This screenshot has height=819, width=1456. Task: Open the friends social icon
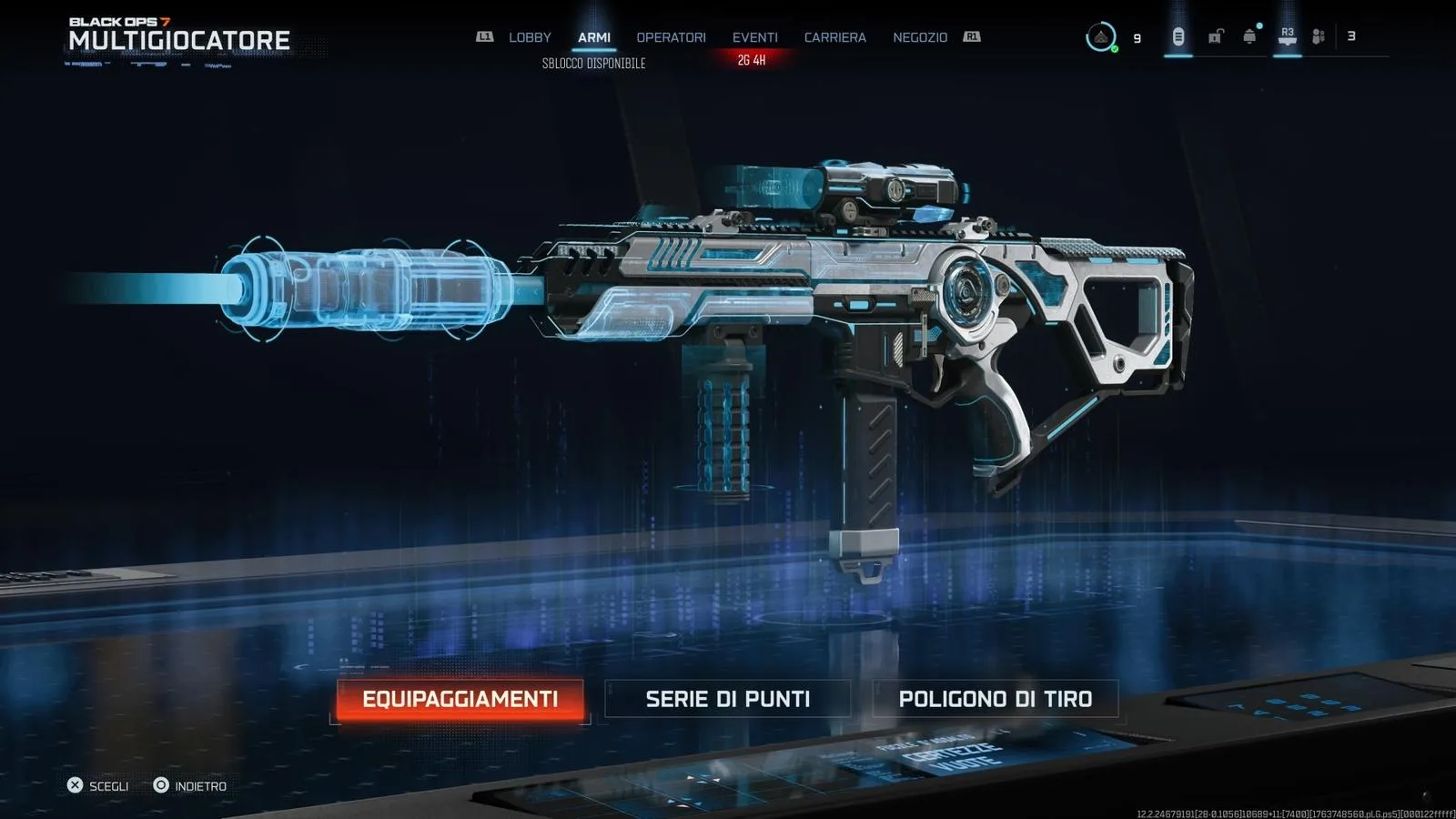click(x=1318, y=37)
